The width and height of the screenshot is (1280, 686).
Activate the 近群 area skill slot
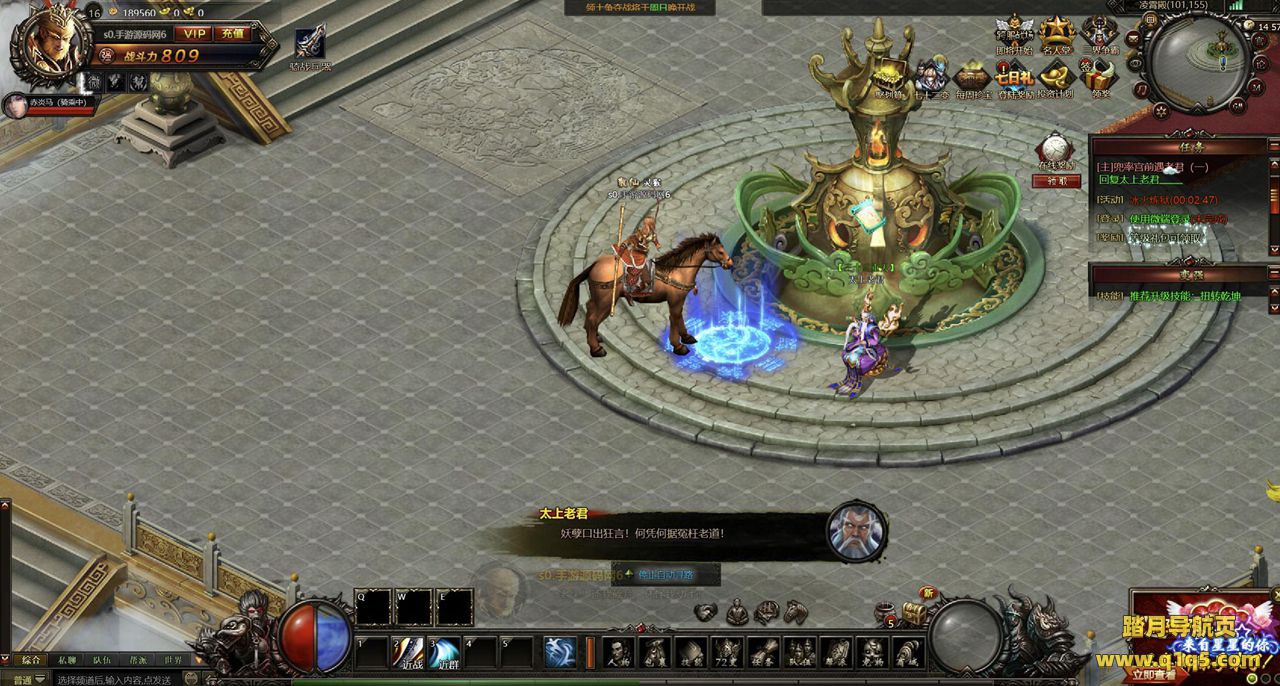[x=445, y=651]
